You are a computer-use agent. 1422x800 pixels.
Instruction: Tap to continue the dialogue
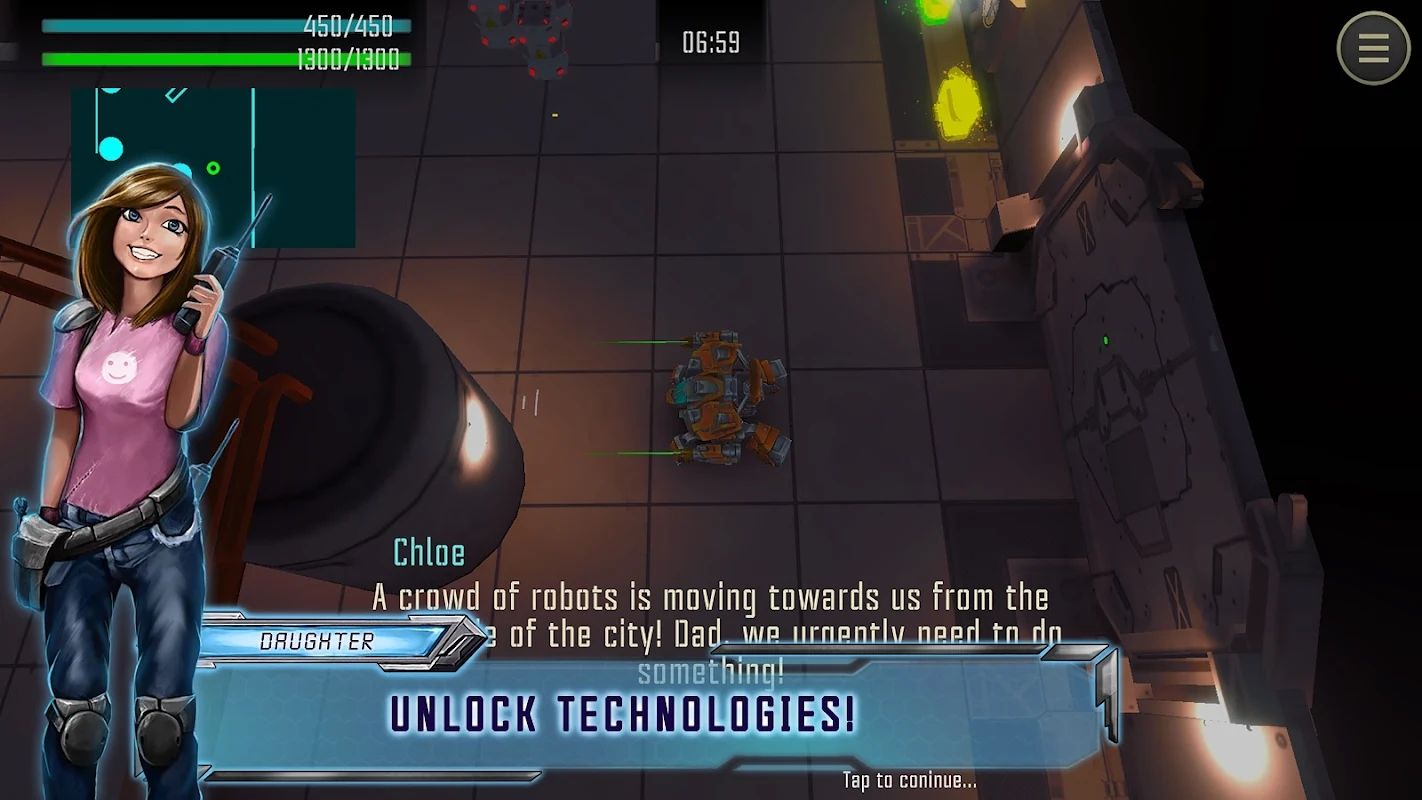pos(908,780)
